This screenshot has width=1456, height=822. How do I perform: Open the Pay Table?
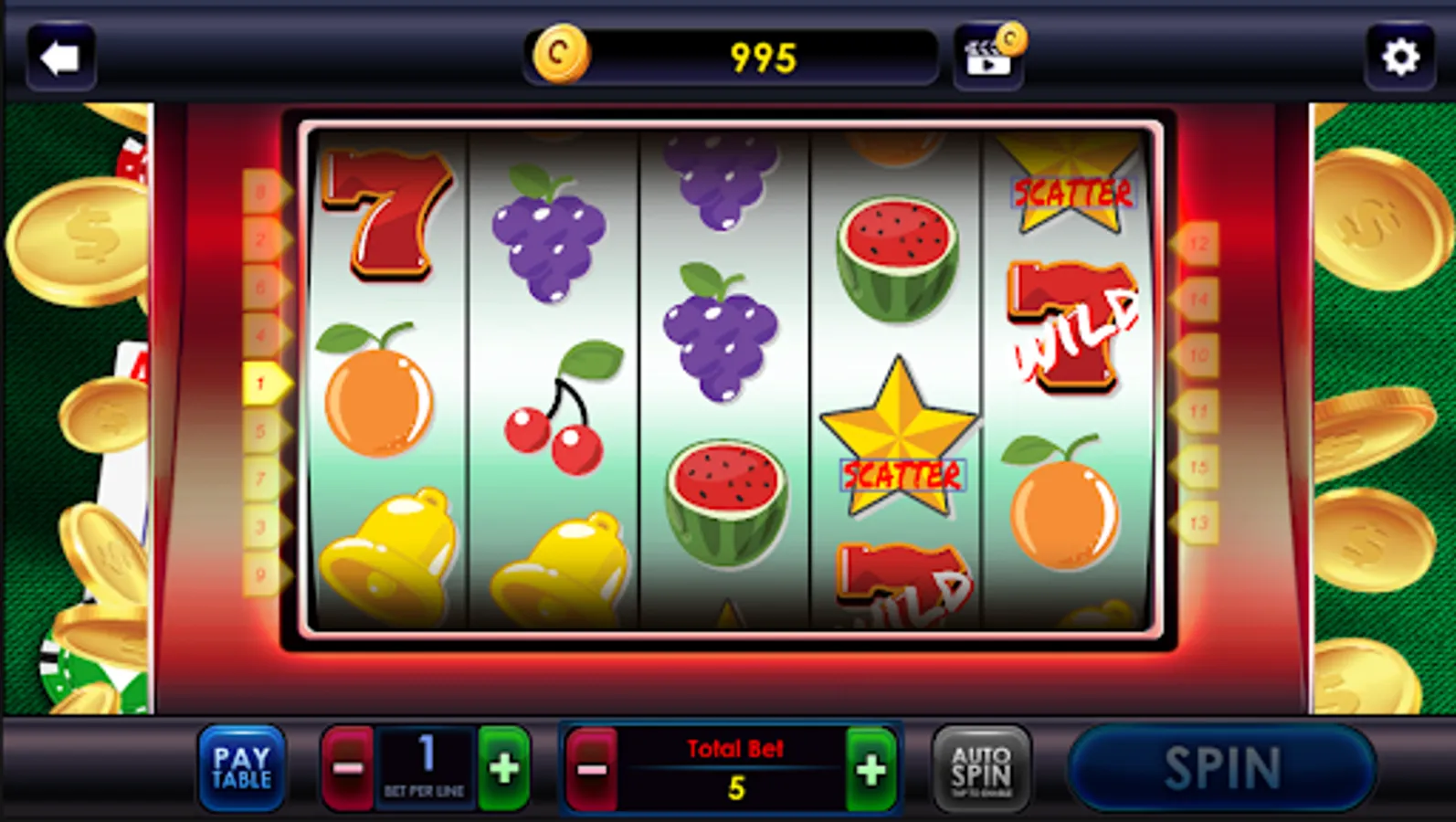[241, 767]
